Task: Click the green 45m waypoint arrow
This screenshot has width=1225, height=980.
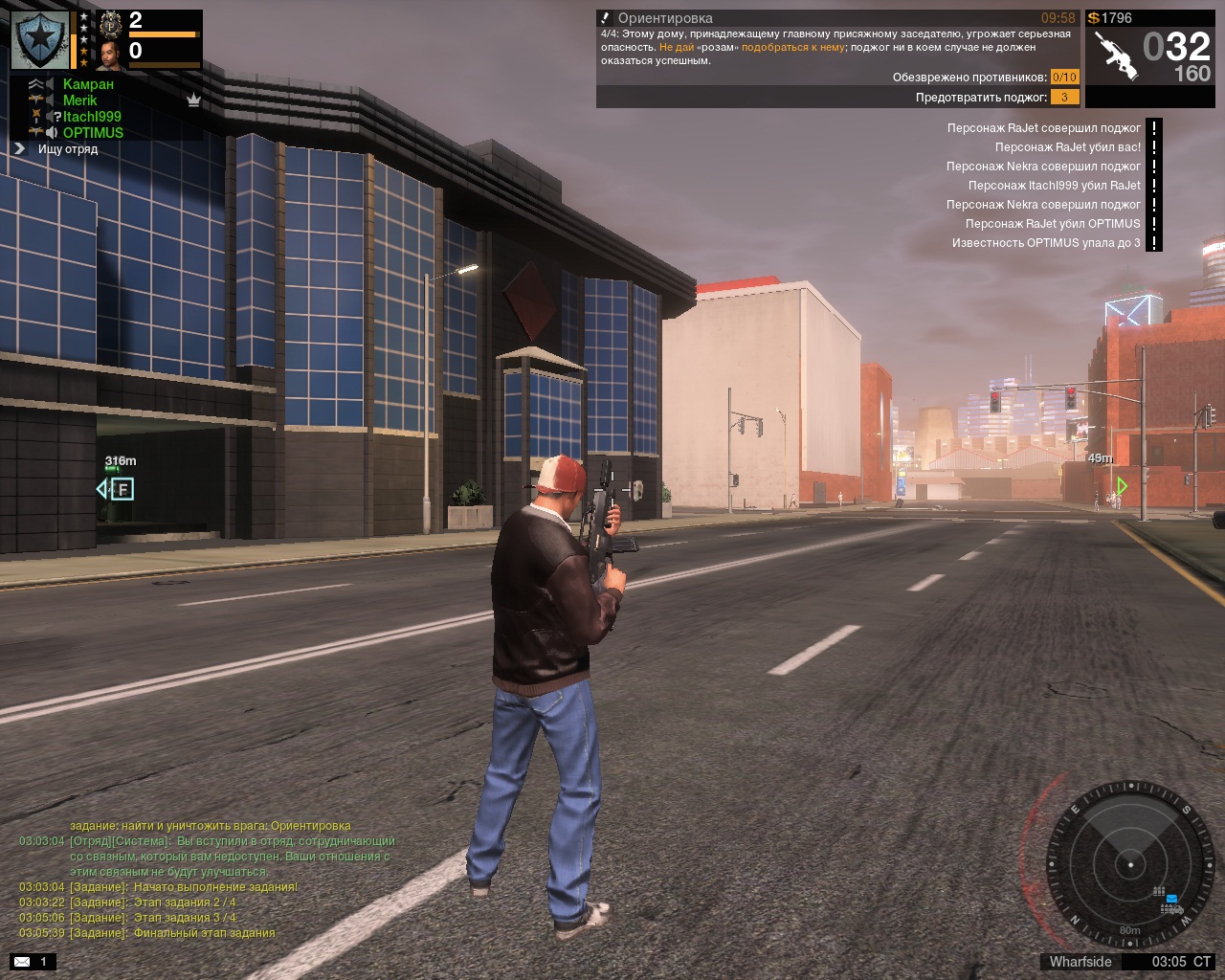Action: click(1122, 486)
